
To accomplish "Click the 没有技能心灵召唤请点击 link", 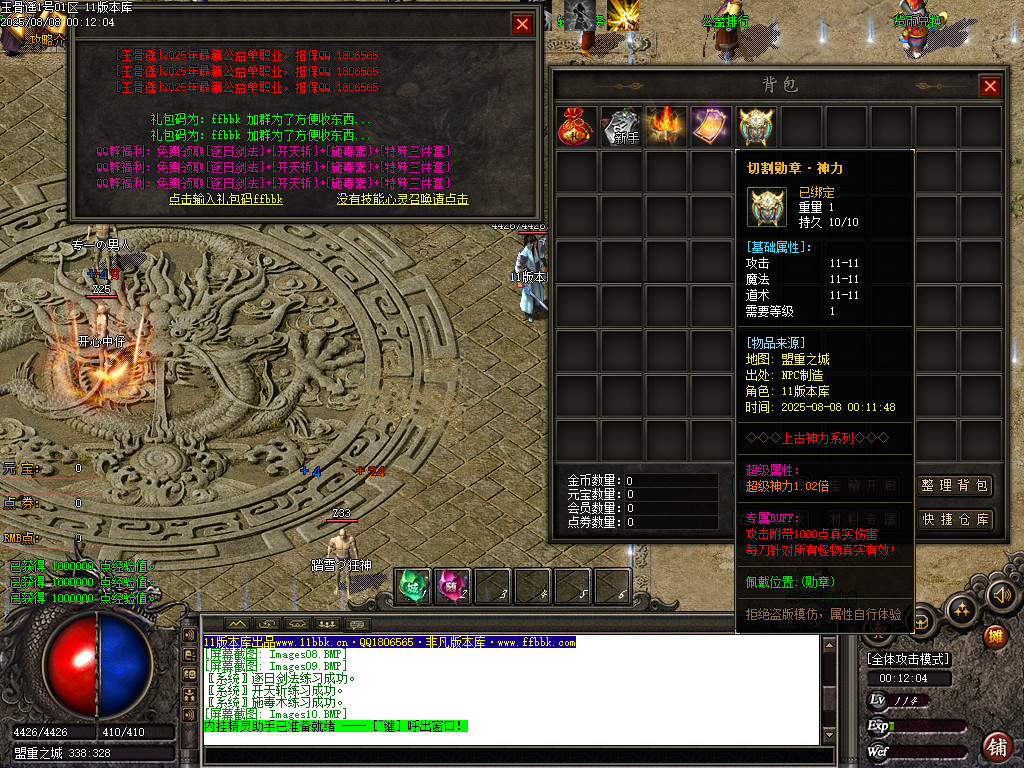I will (x=402, y=199).
